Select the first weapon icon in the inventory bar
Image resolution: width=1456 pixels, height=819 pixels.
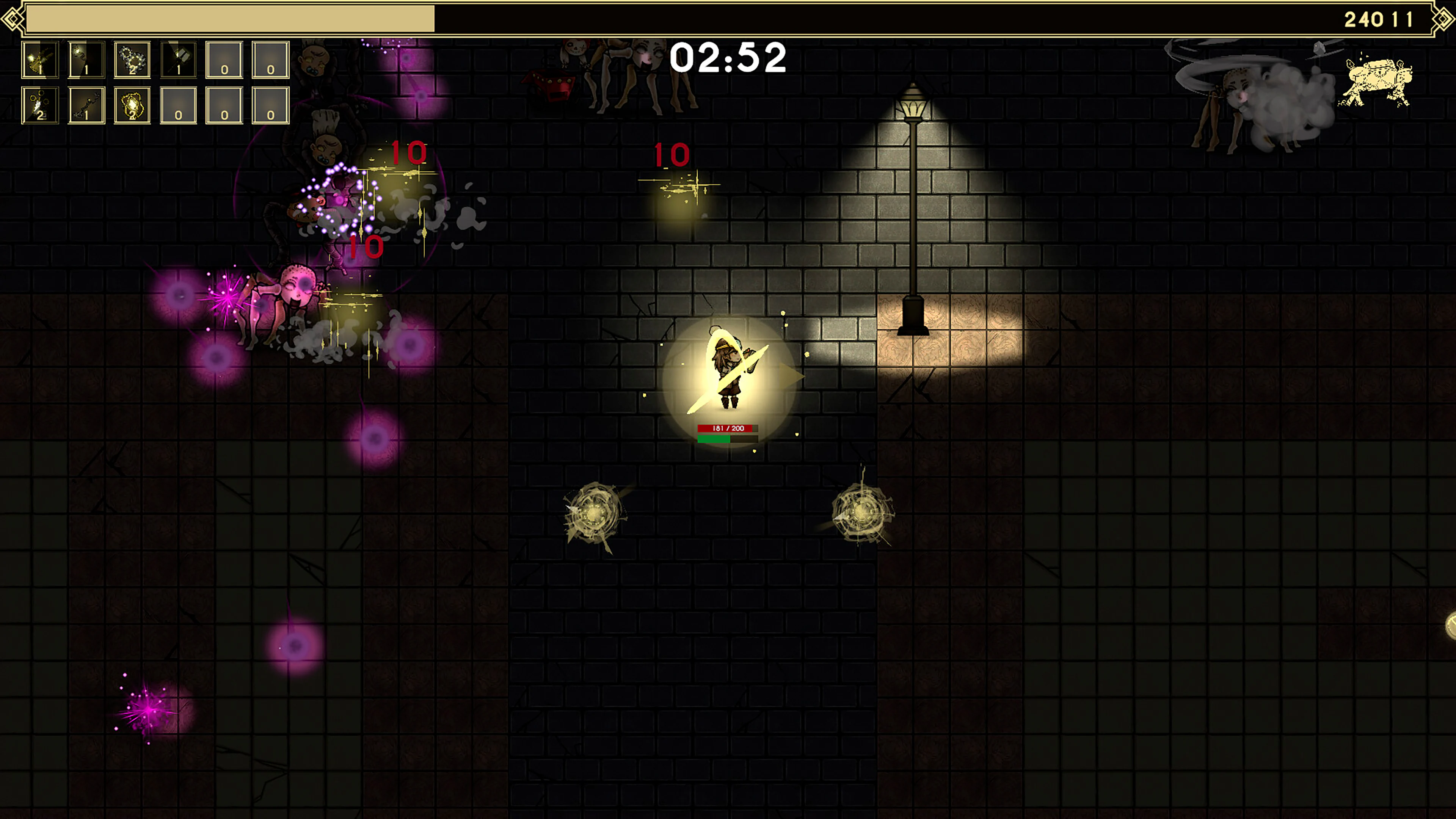39,60
